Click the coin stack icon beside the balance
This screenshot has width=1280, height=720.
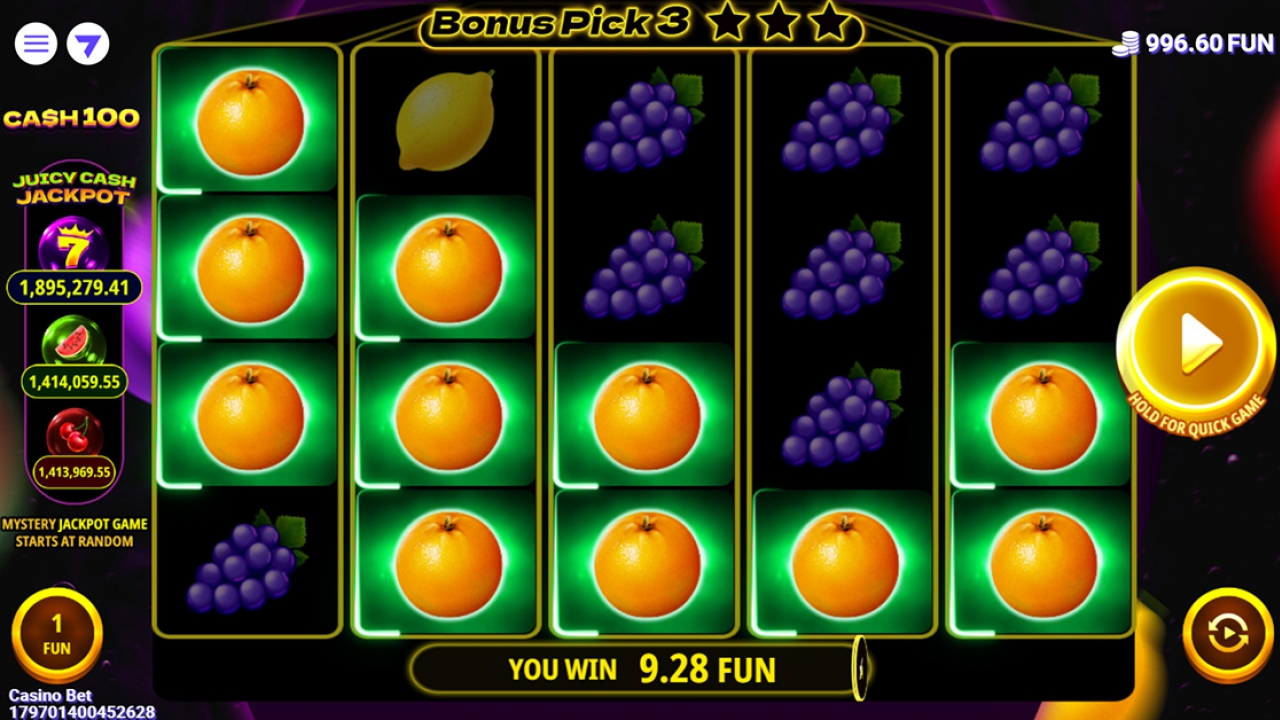tap(1126, 44)
